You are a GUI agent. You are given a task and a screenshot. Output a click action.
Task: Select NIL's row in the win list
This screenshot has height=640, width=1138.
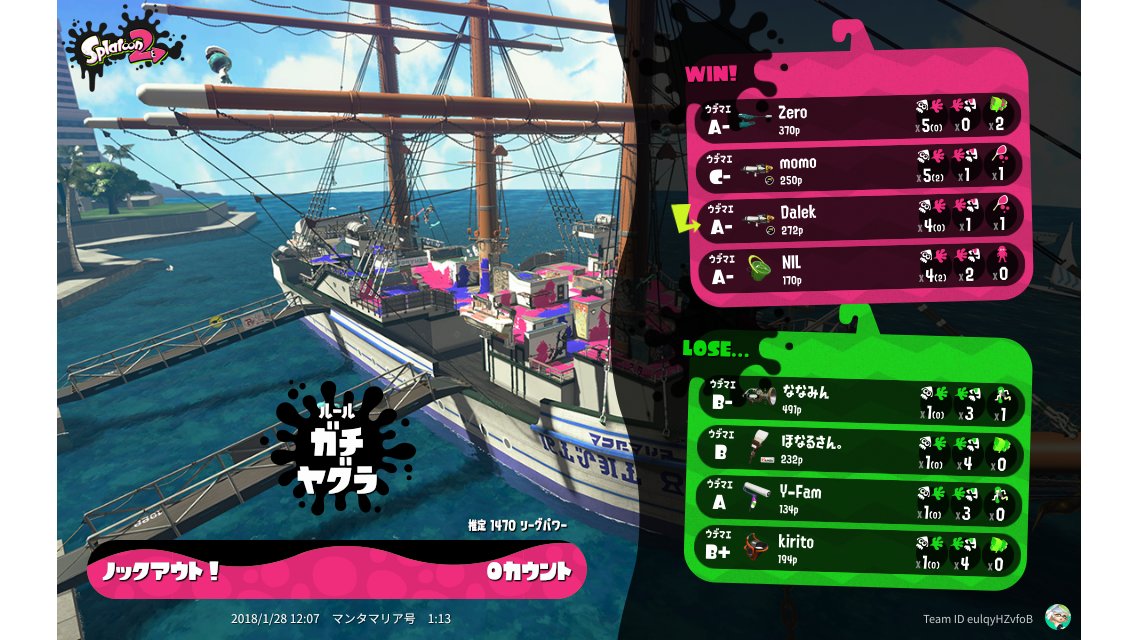[858, 267]
